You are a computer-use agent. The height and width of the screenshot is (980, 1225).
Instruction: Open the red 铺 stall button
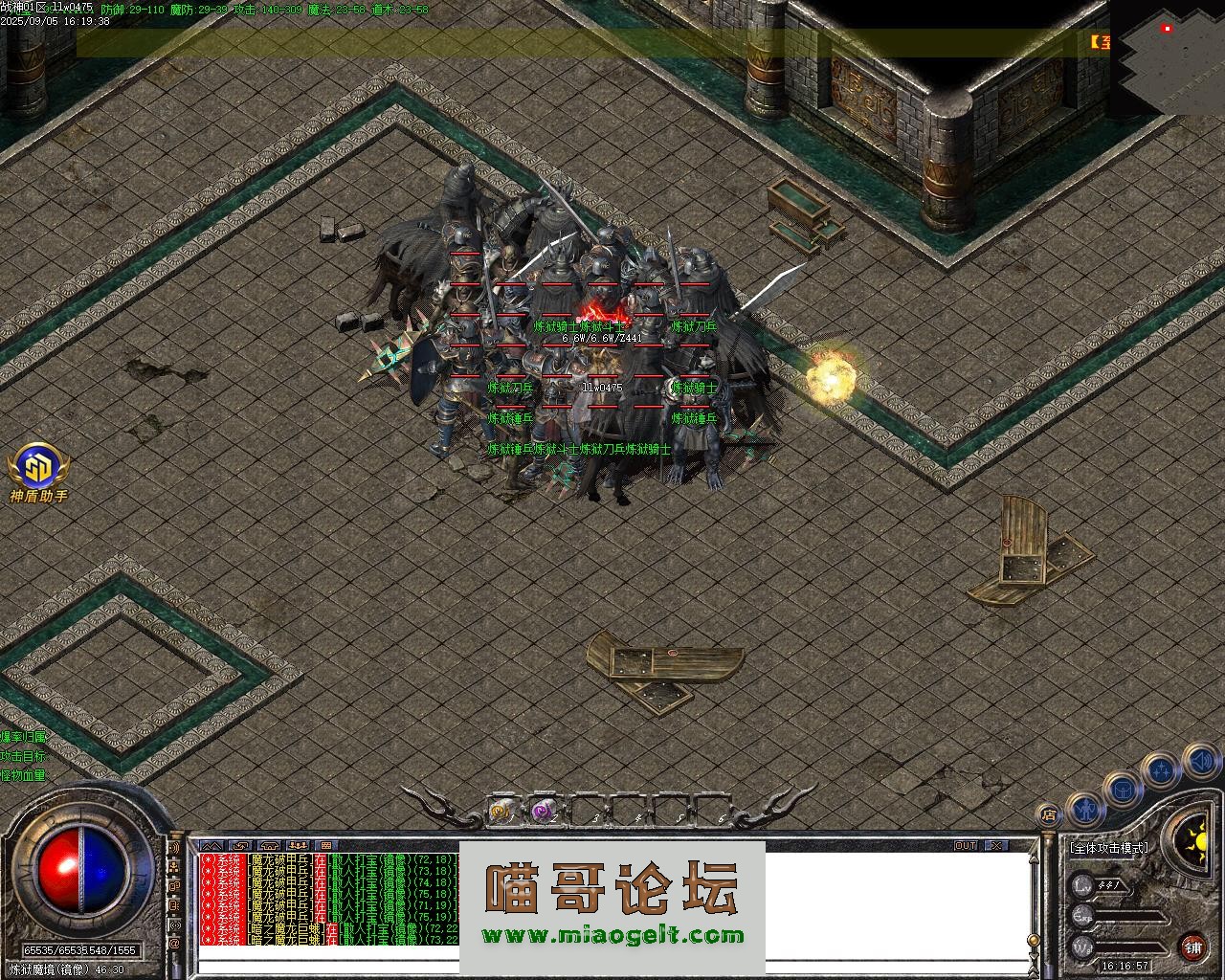(1192, 947)
